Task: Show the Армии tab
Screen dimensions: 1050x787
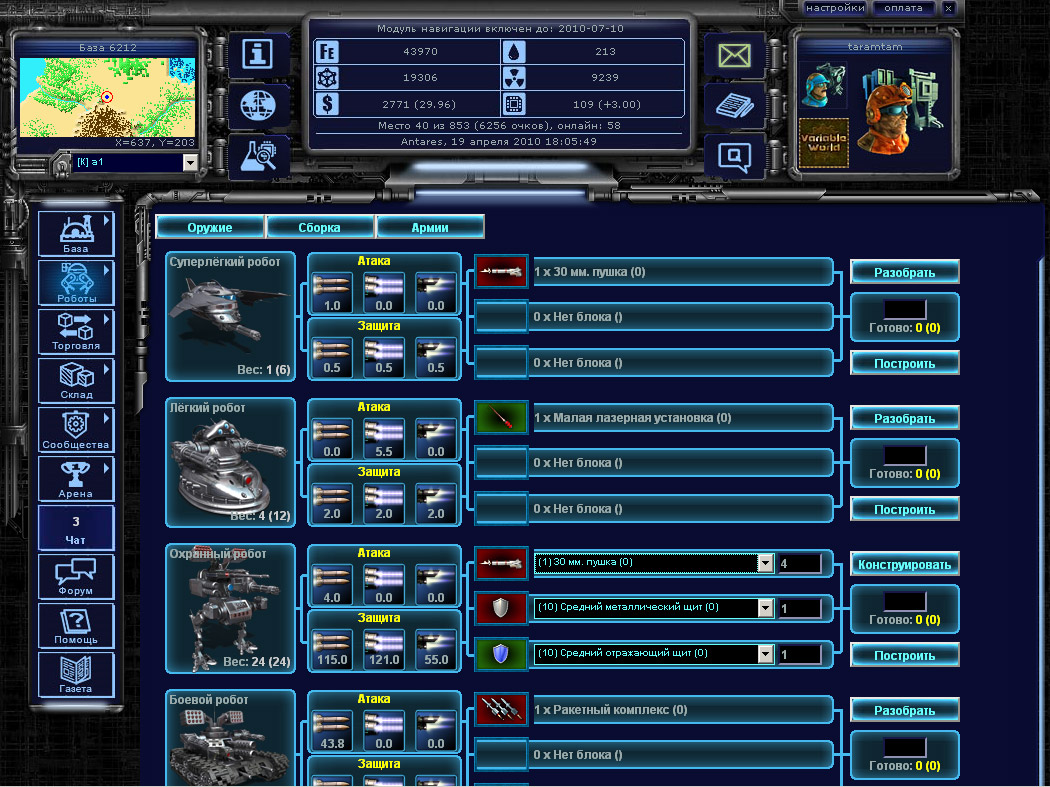Action: tap(430, 227)
